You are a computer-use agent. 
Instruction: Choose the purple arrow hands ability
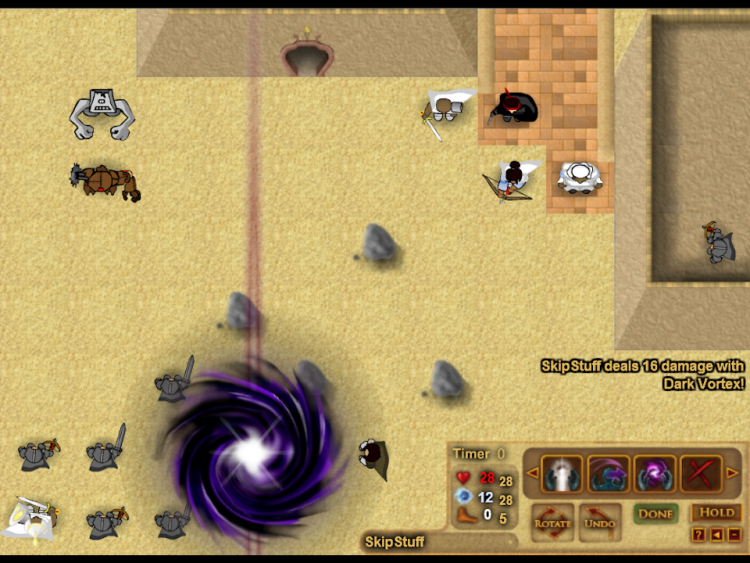pos(608,473)
